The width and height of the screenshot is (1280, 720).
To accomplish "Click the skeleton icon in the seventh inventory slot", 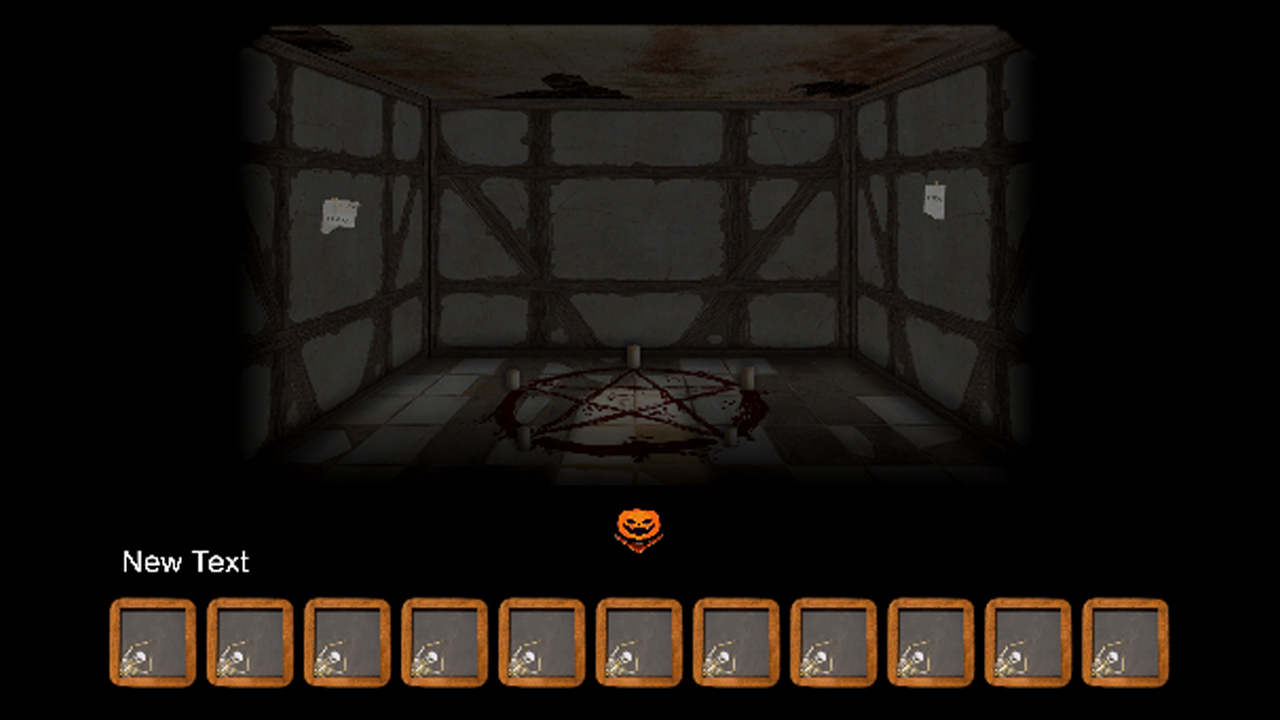I will click(x=735, y=643).
